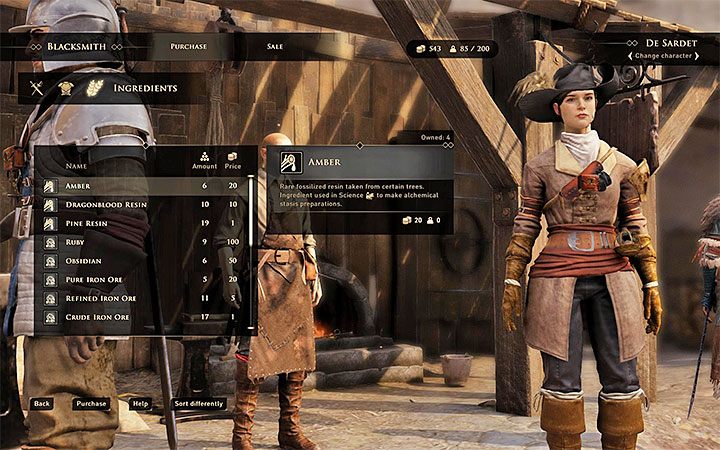
Task: Select the Amber row
Action: click(142, 185)
